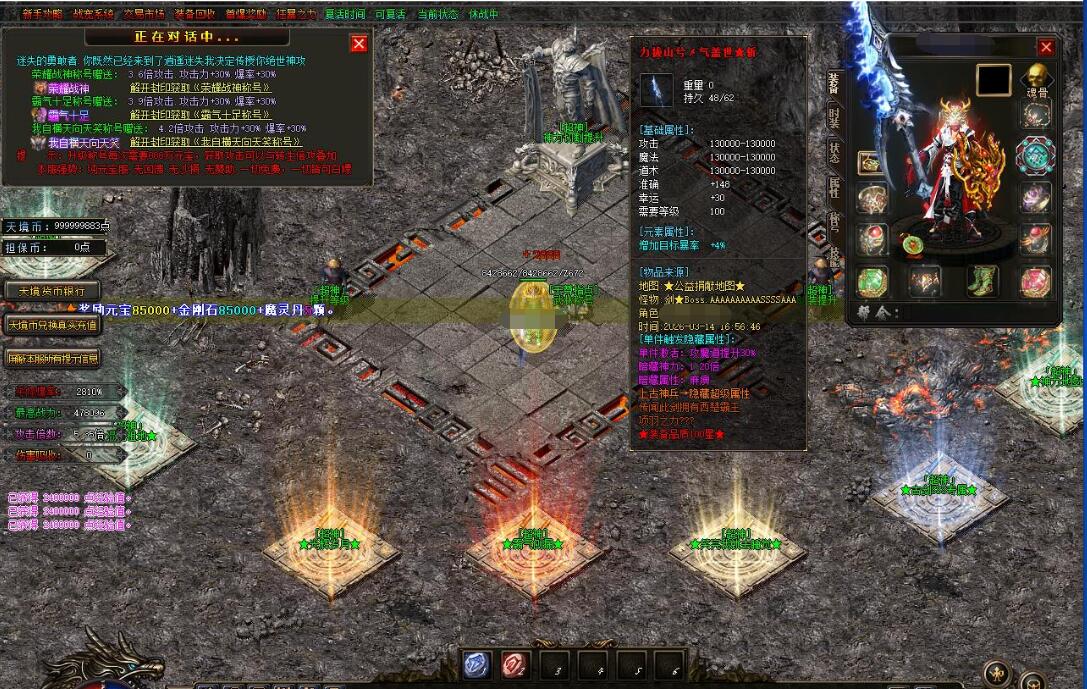This screenshot has width=1087, height=689.
Task: Close the character equipment panel
Action: [x=1046, y=47]
